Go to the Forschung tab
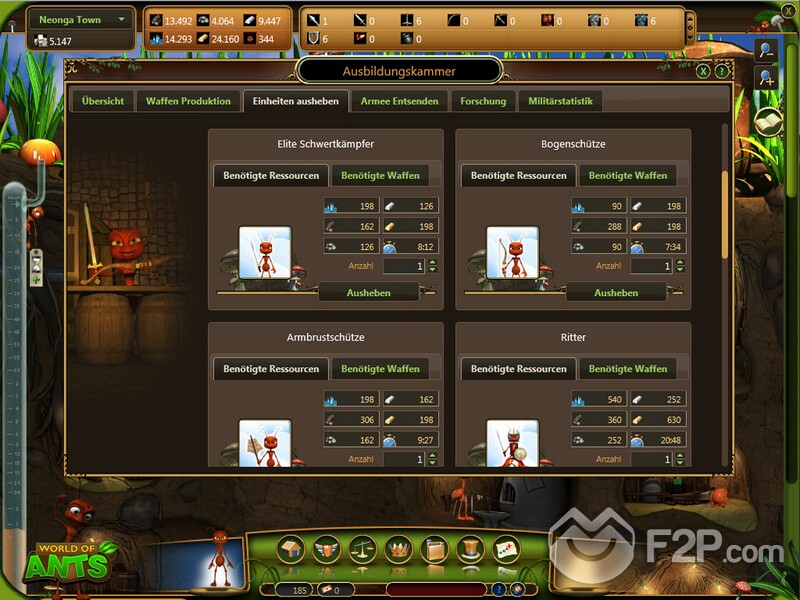Viewport: 800px width, 600px height. click(483, 101)
